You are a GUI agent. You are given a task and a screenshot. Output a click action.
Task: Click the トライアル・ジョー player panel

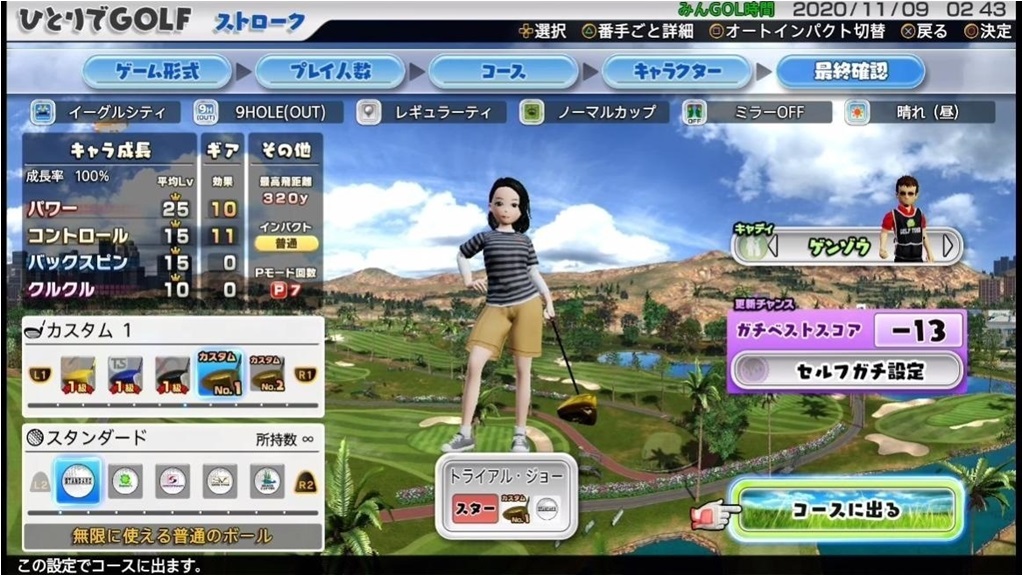[503, 498]
